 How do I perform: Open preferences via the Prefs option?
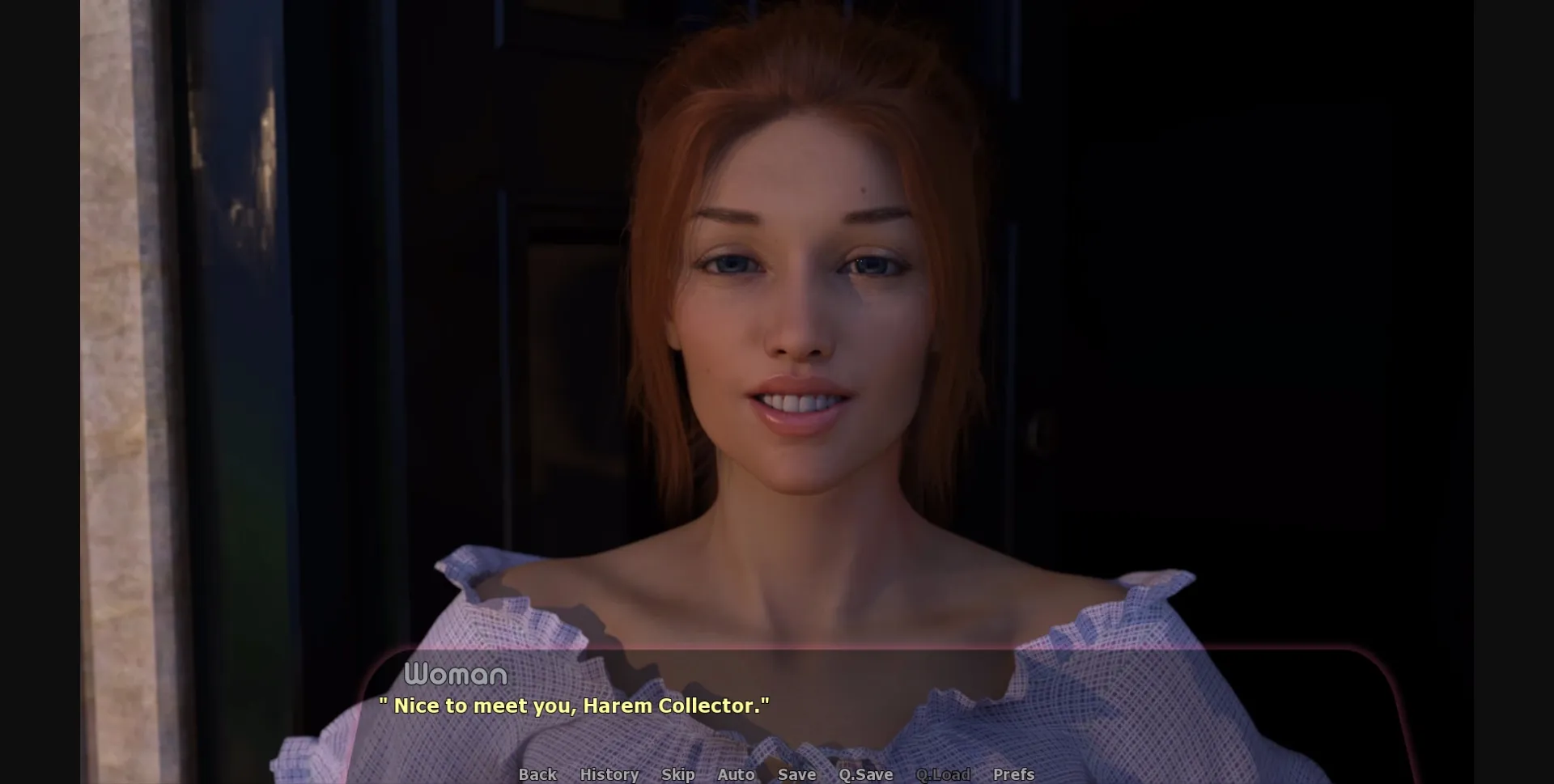point(1013,774)
